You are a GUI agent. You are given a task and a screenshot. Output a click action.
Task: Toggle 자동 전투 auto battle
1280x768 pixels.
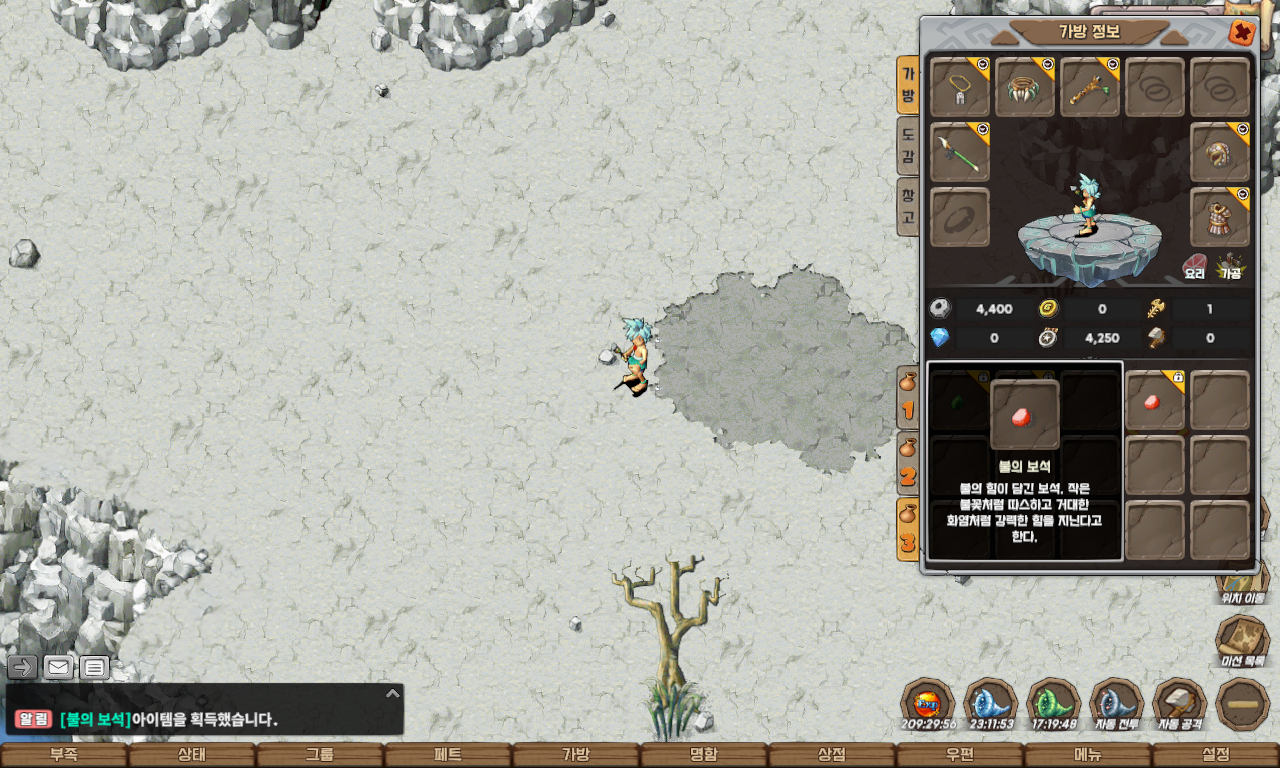[1116, 705]
